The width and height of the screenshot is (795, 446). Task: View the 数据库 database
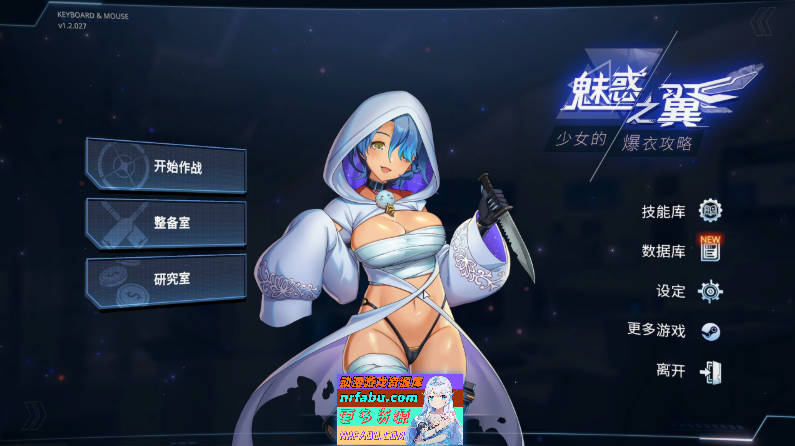tap(680, 251)
